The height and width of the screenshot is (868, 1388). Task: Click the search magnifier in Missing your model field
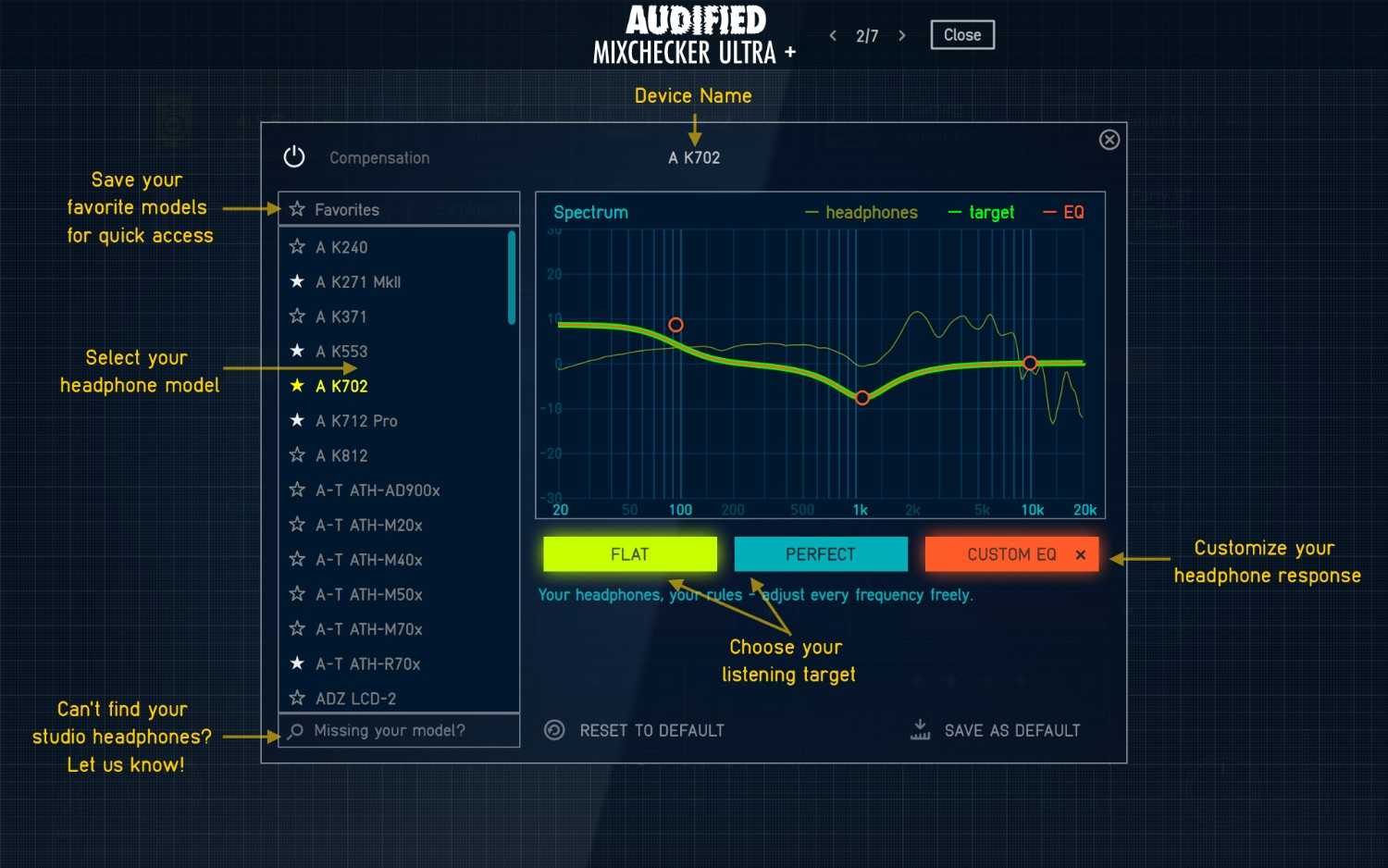click(295, 731)
